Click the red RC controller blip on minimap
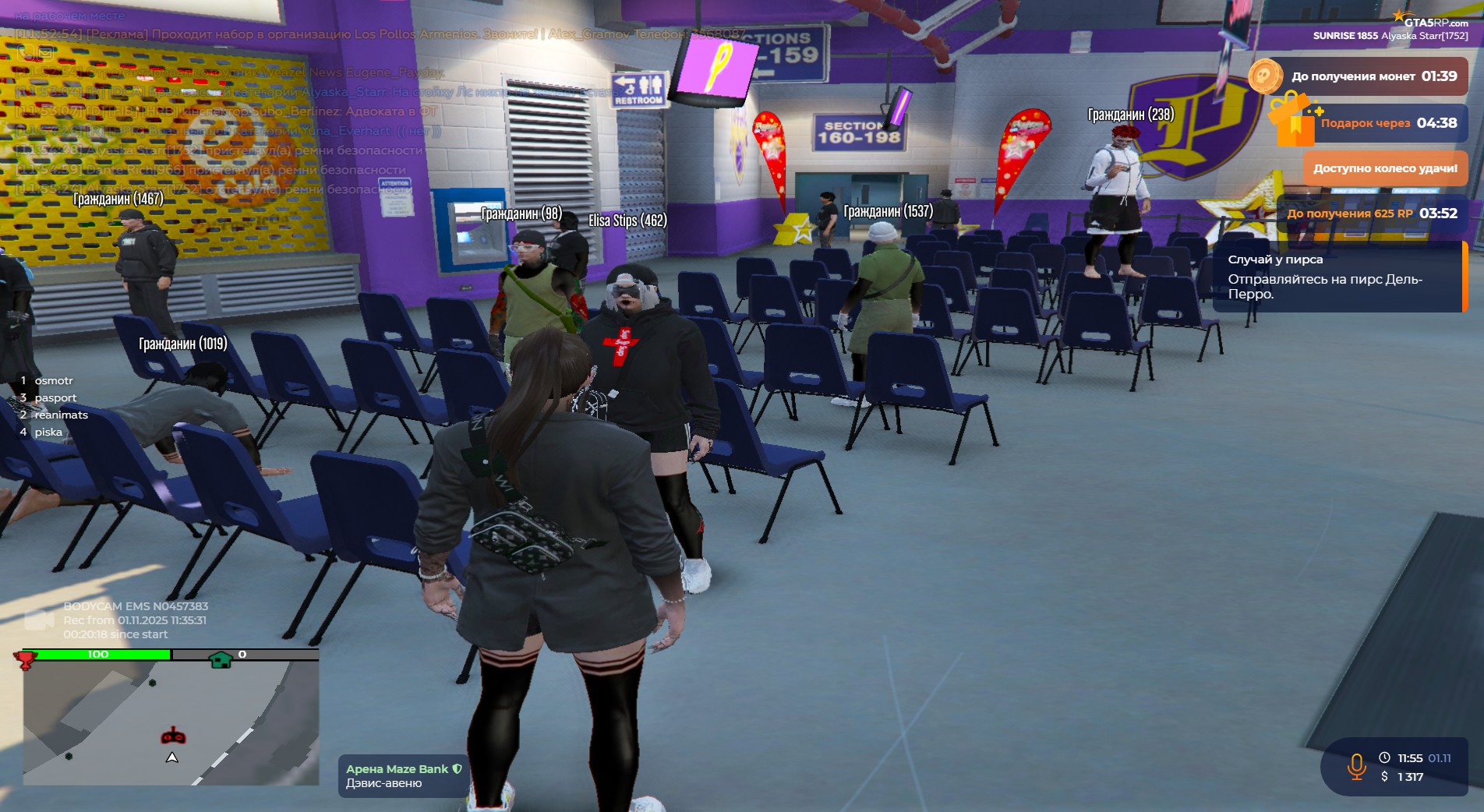1484x812 pixels. coord(173,736)
